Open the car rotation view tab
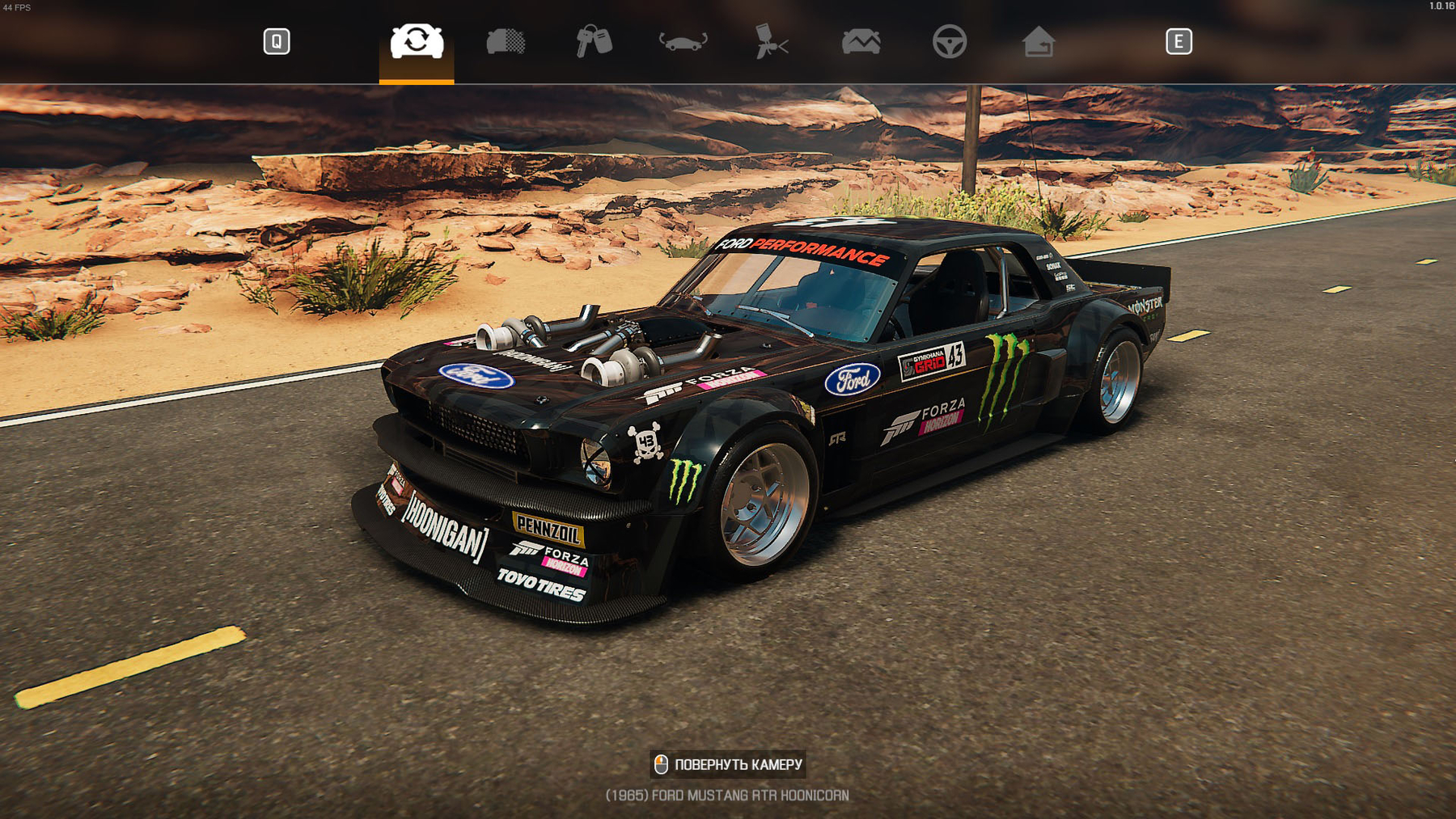 (683, 41)
